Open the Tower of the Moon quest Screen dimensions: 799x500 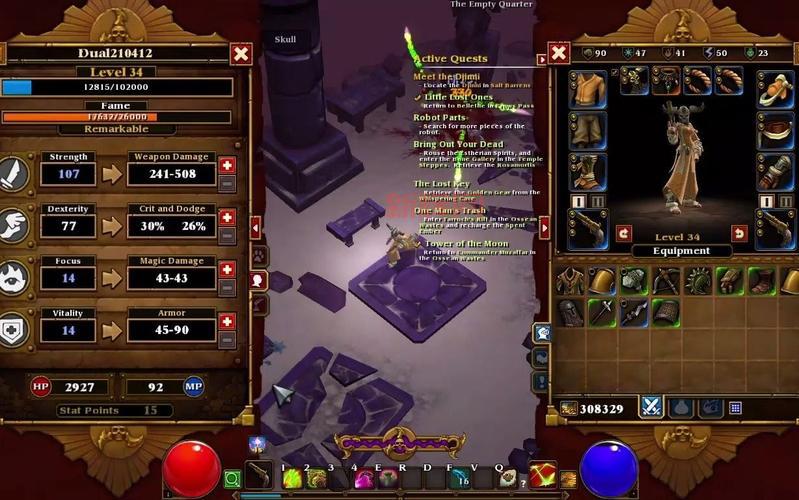click(x=466, y=244)
